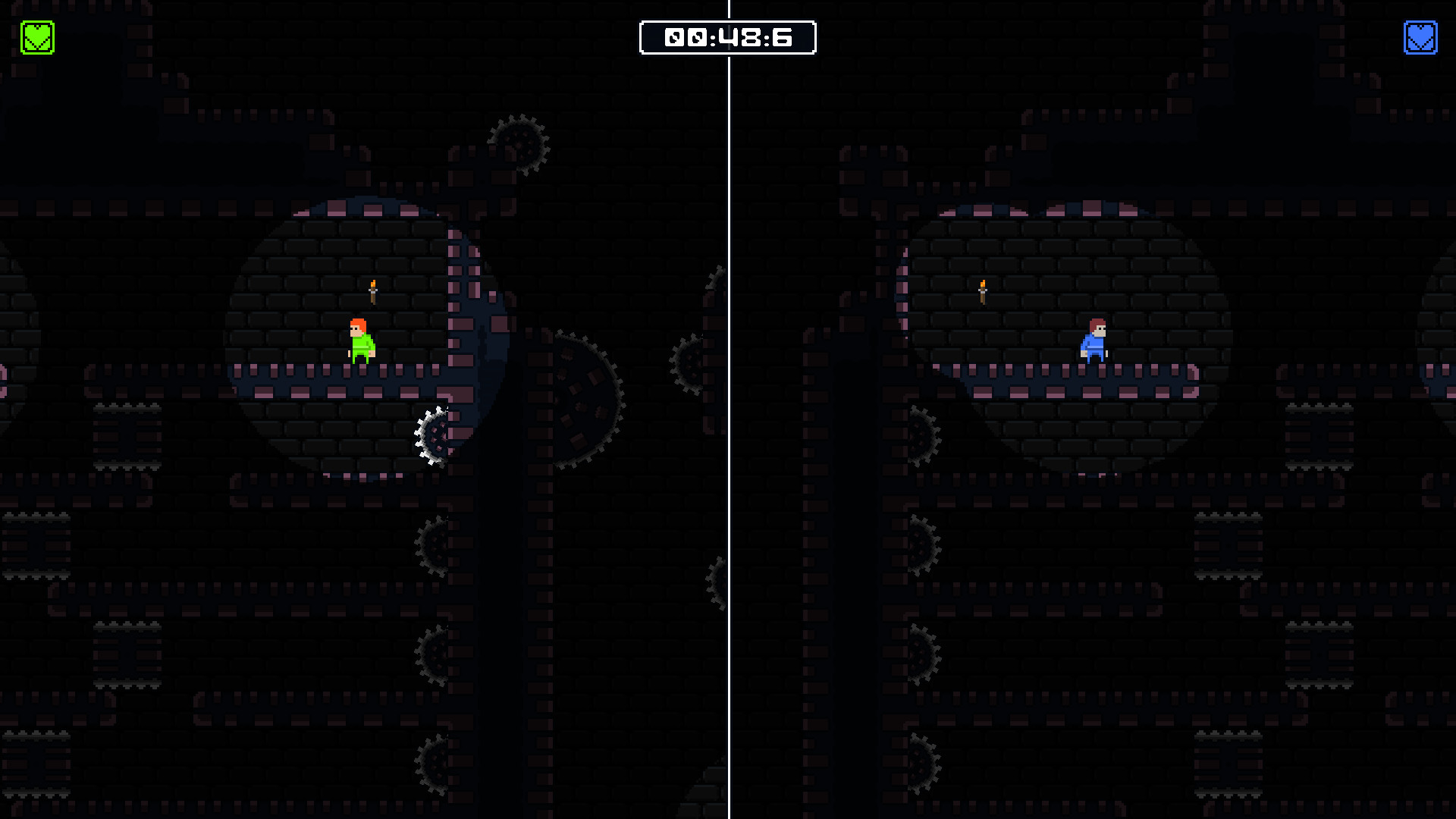Click the blue heart health icon top-right
The width and height of the screenshot is (1456, 819).
click(1421, 36)
